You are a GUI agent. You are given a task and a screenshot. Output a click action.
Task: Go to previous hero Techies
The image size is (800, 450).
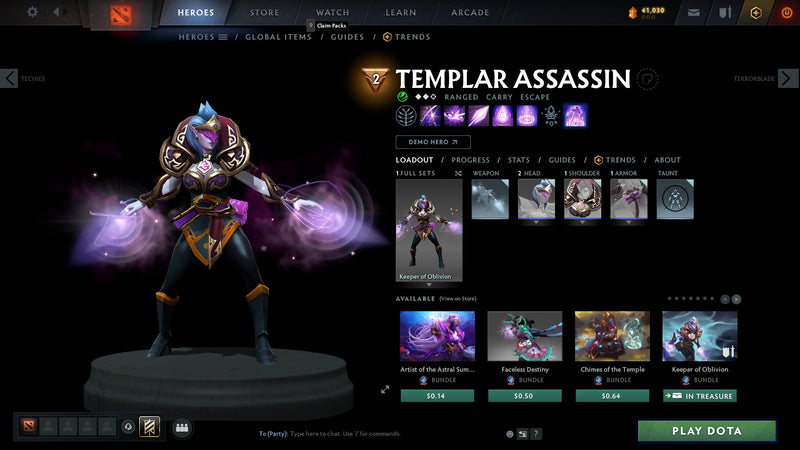click(10, 78)
